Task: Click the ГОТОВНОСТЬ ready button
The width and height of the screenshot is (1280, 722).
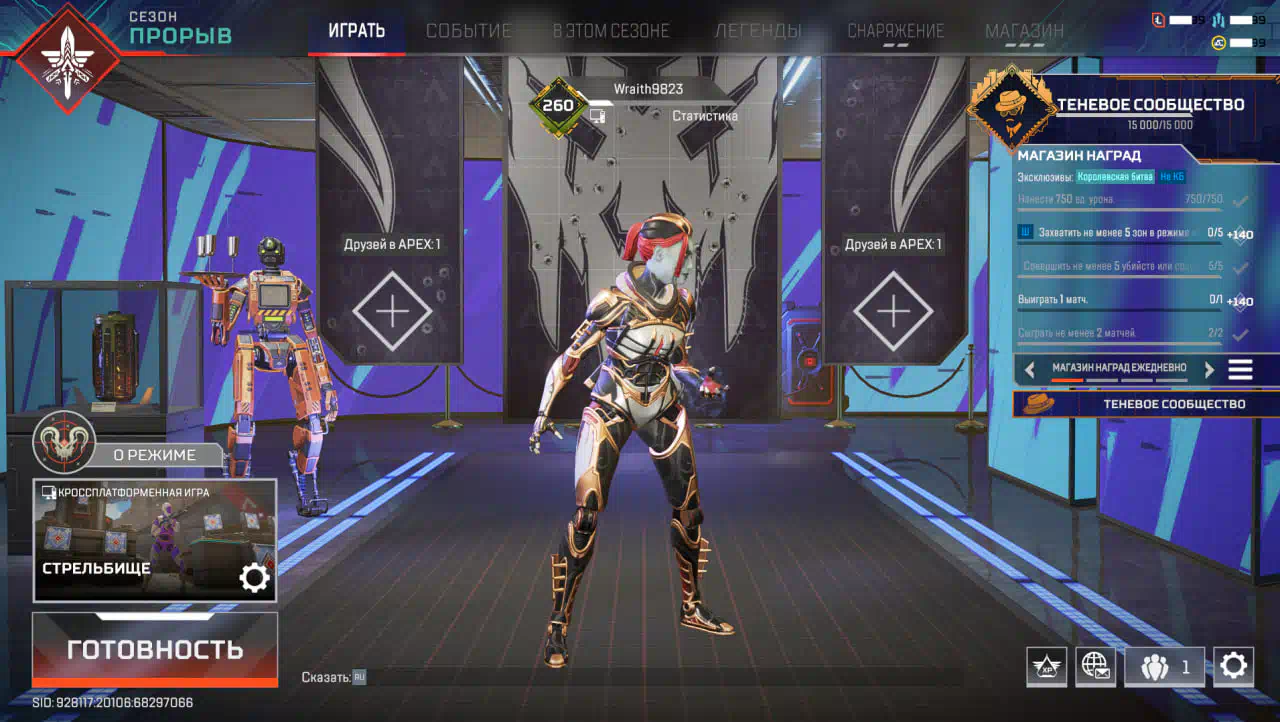Action: (x=155, y=649)
